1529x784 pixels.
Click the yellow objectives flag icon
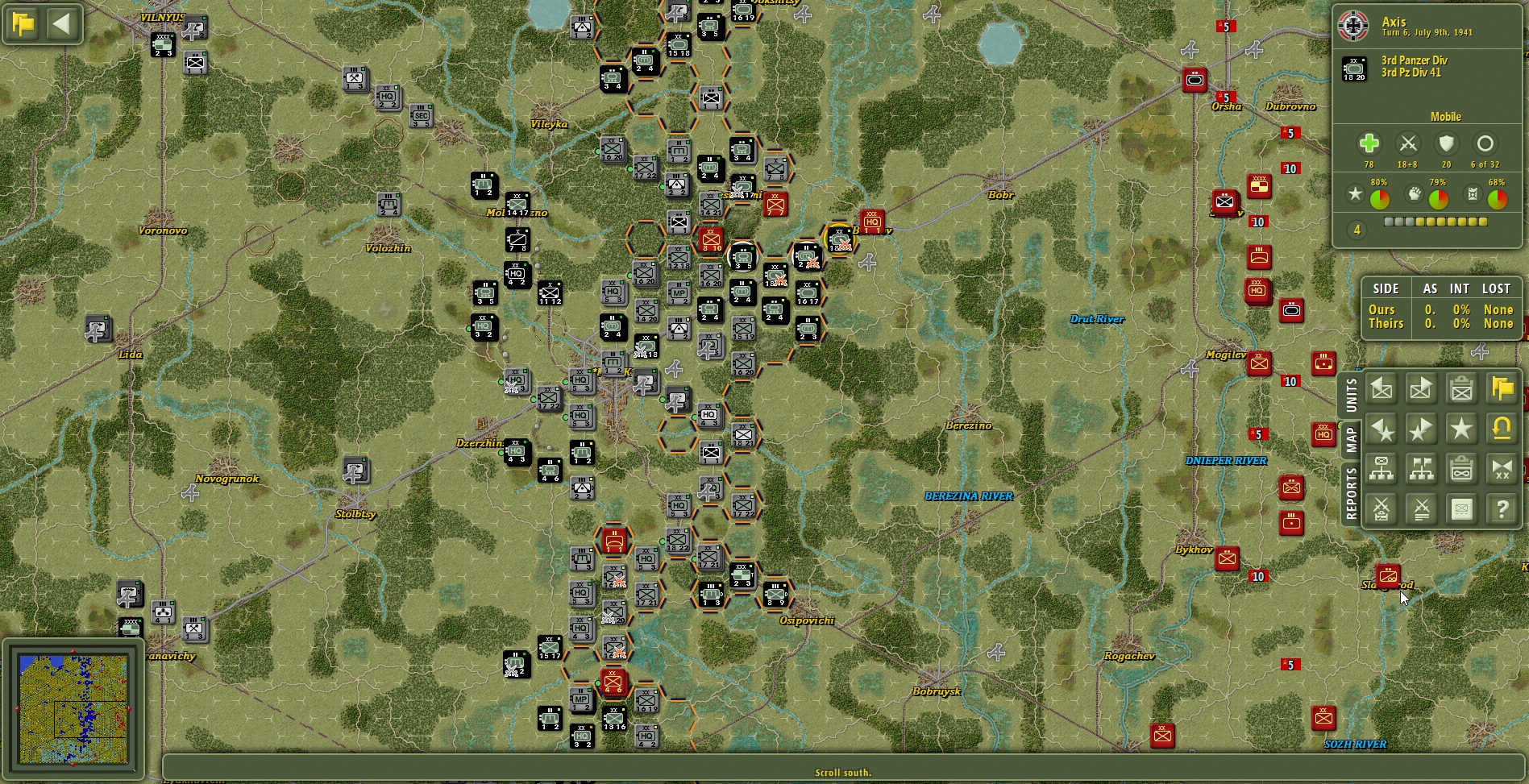tap(1501, 388)
